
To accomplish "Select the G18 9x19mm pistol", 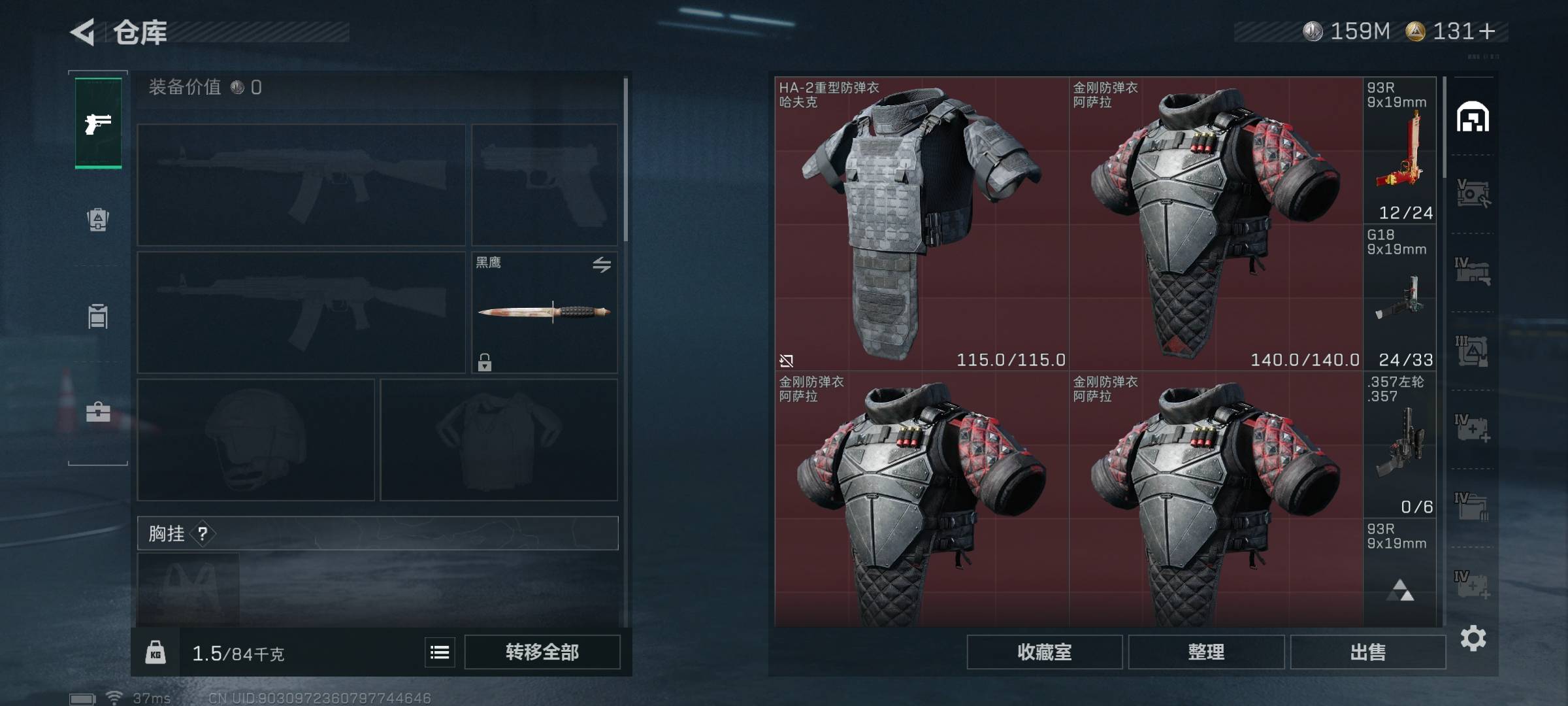I will point(1399,297).
